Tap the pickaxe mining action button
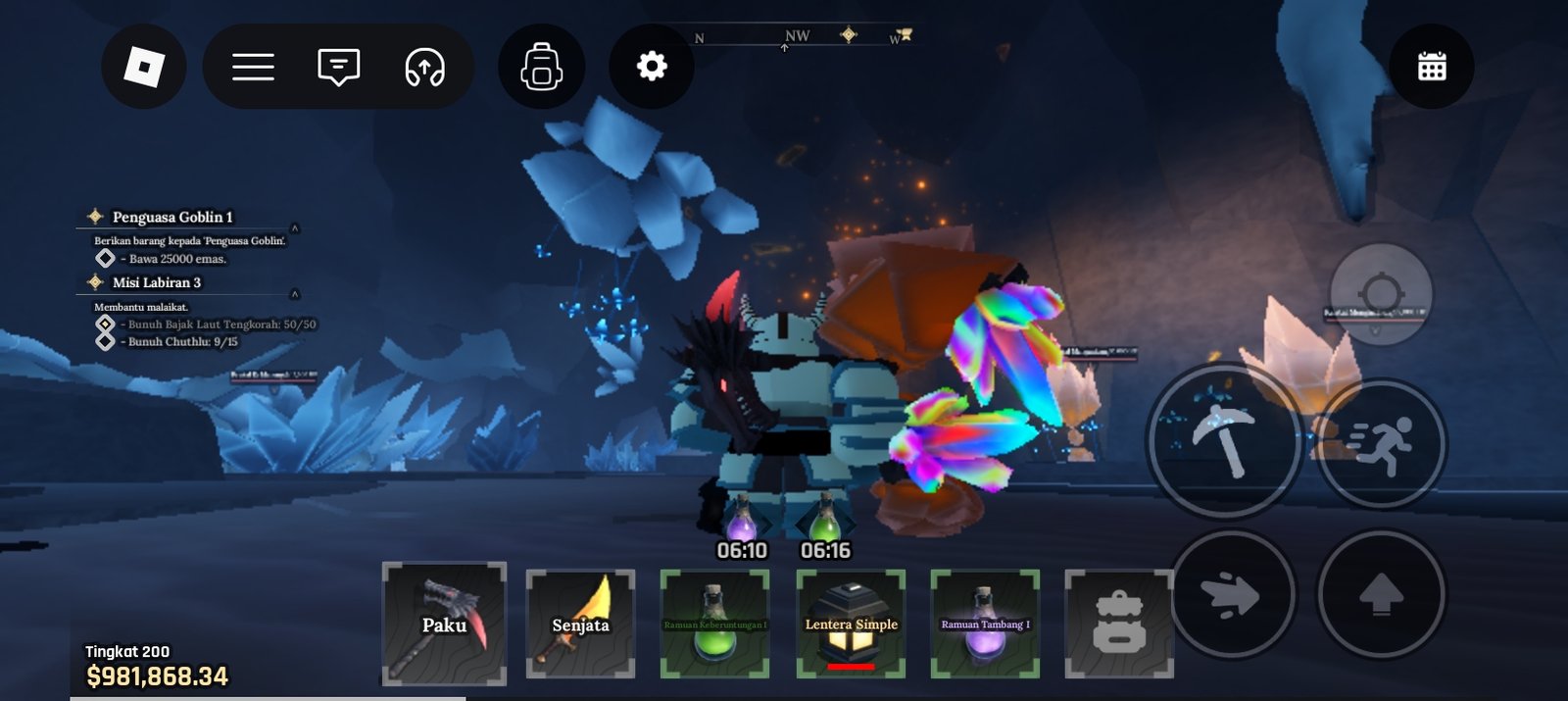Screen dimensions: 1568x701 pos(1224,440)
